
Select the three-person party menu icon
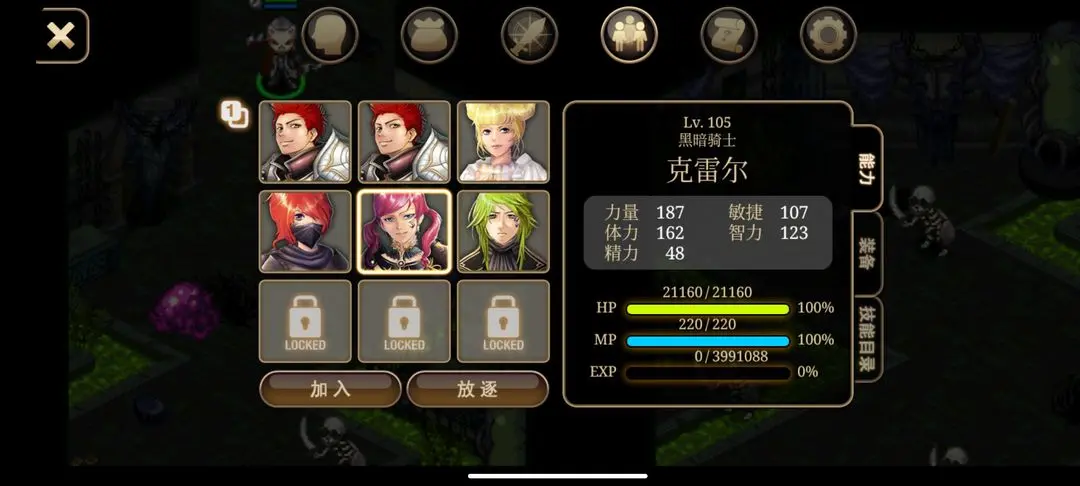click(629, 36)
